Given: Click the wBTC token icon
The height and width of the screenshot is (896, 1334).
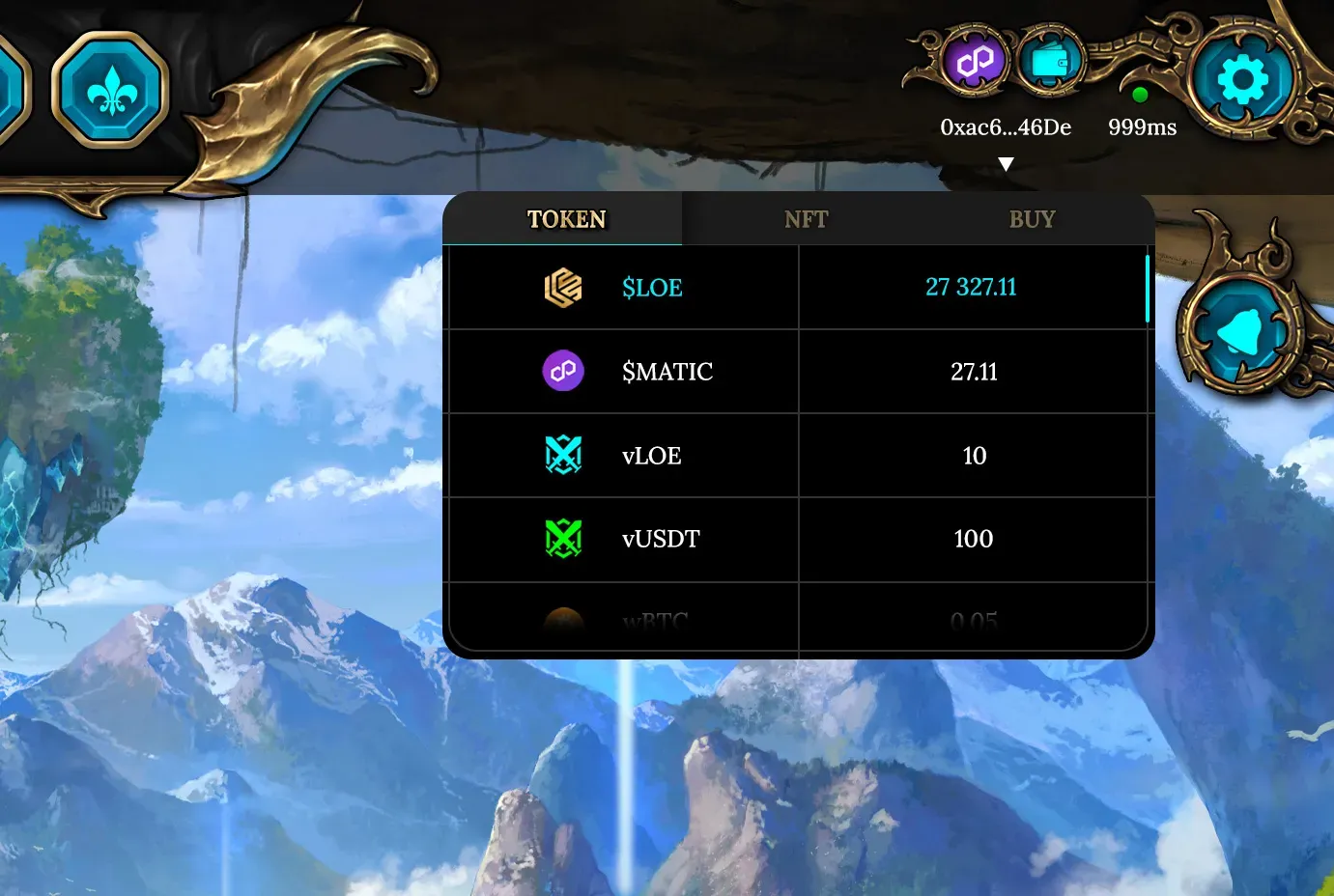Looking at the screenshot, I should [562, 618].
